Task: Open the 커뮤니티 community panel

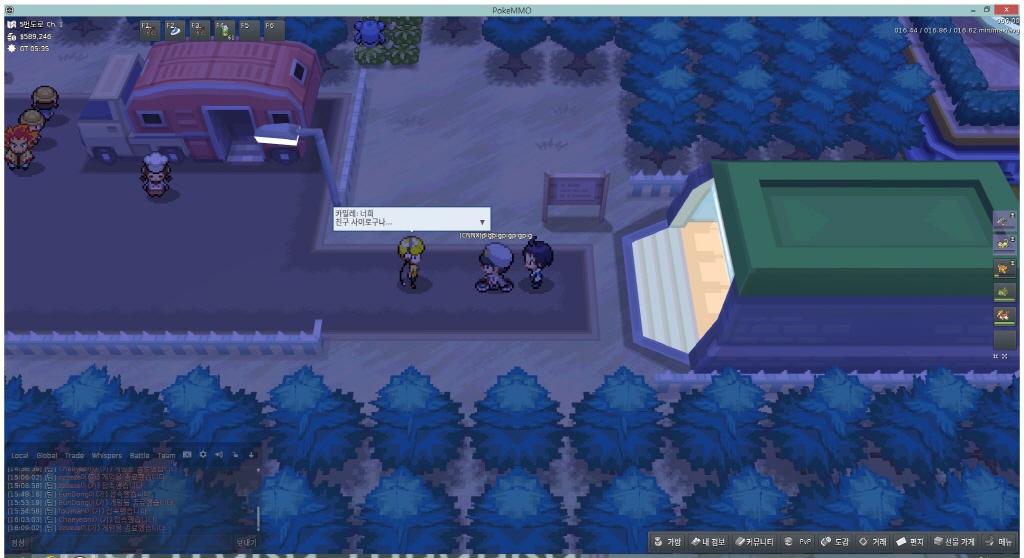Action: click(753, 541)
